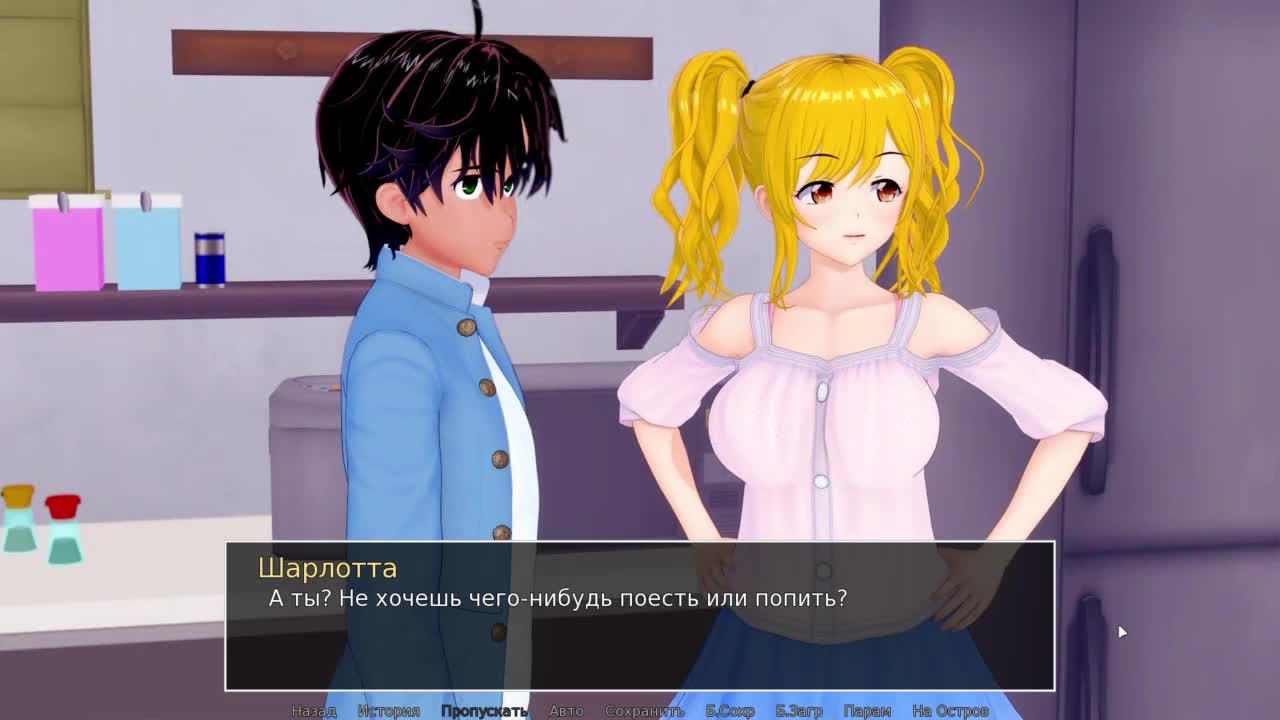Open the Сохранить save menu
The width and height of the screenshot is (1280, 720).
click(644, 711)
